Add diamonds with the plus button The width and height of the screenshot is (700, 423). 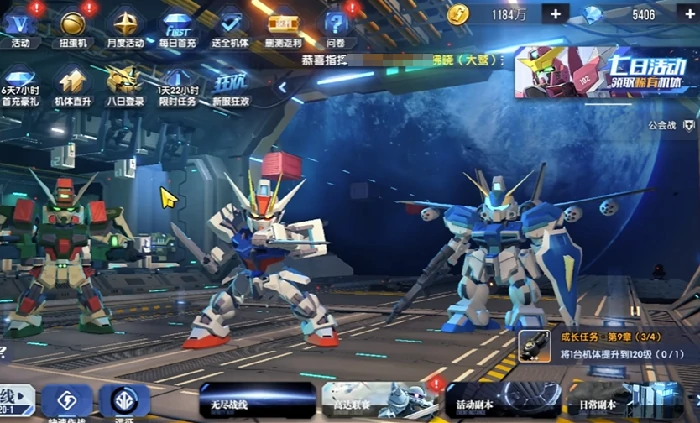click(x=688, y=14)
